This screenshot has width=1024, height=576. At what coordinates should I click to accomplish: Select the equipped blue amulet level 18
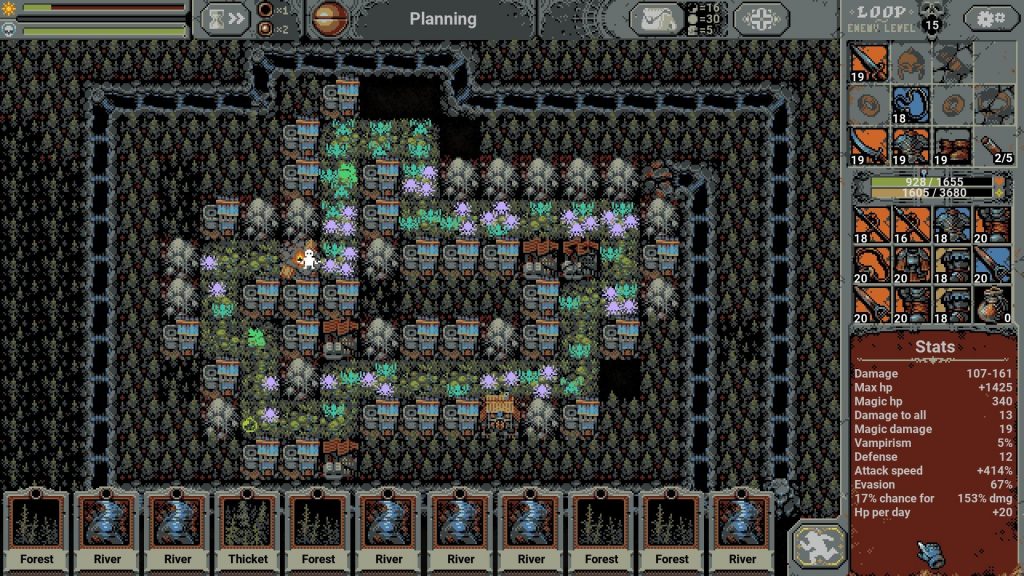[x=911, y=104]
